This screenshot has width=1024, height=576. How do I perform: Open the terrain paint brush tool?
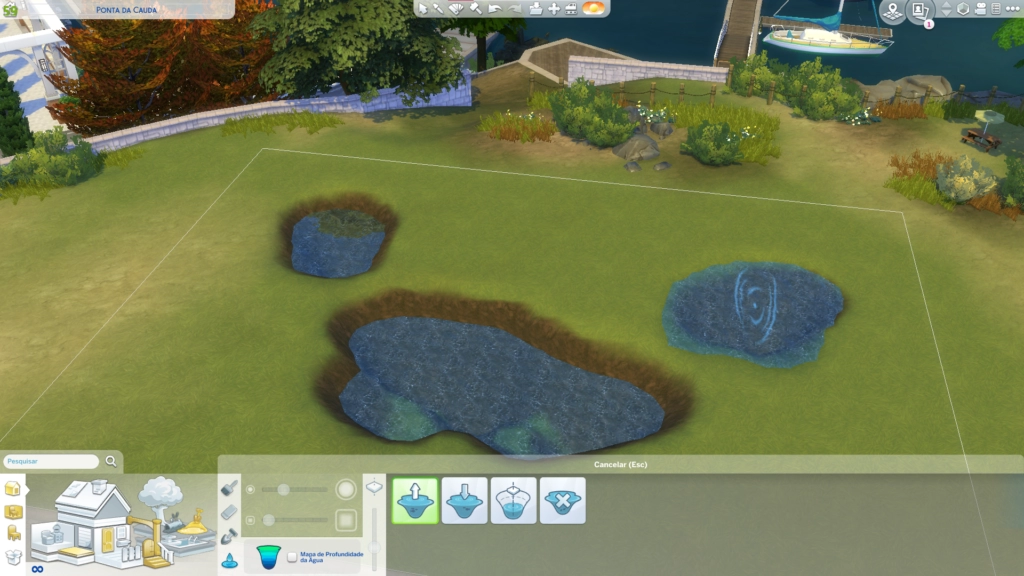click(229, 488)
